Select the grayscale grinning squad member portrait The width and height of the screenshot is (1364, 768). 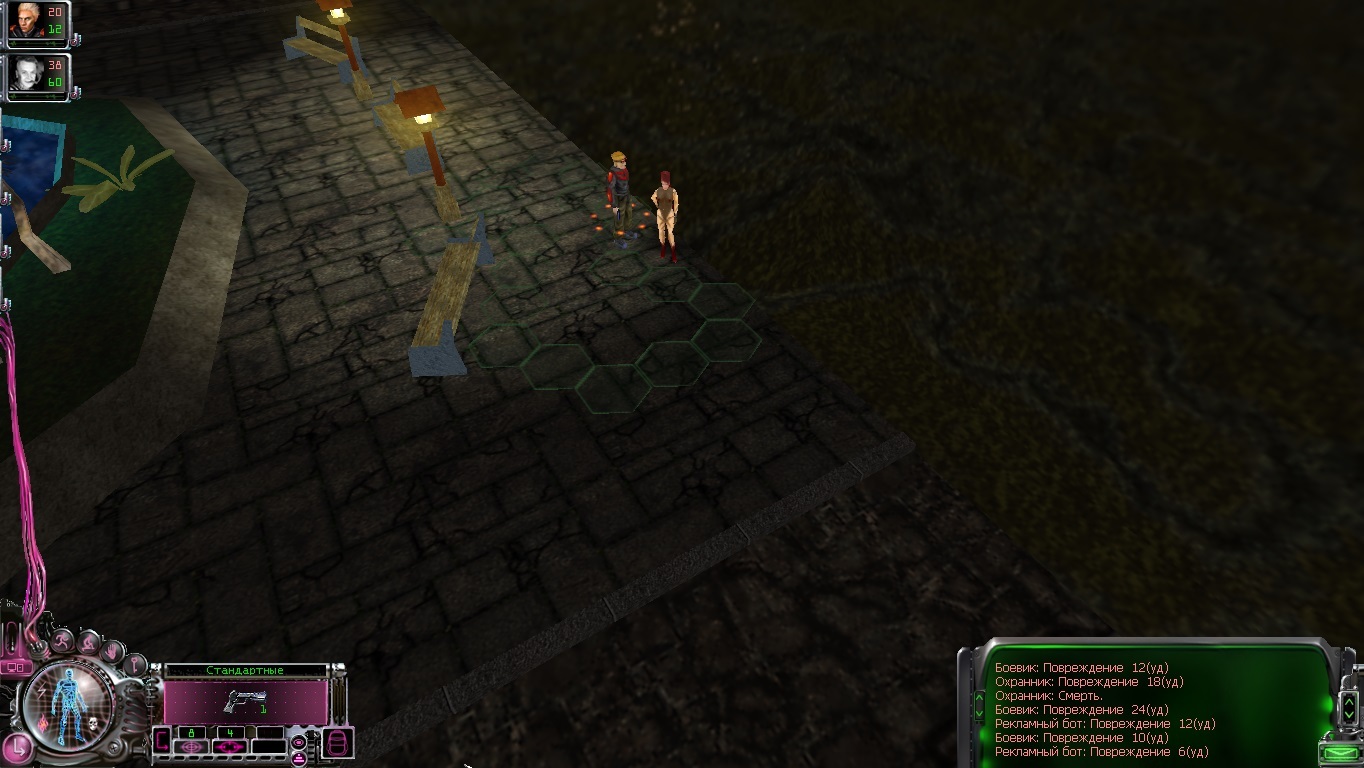(27, 74)
